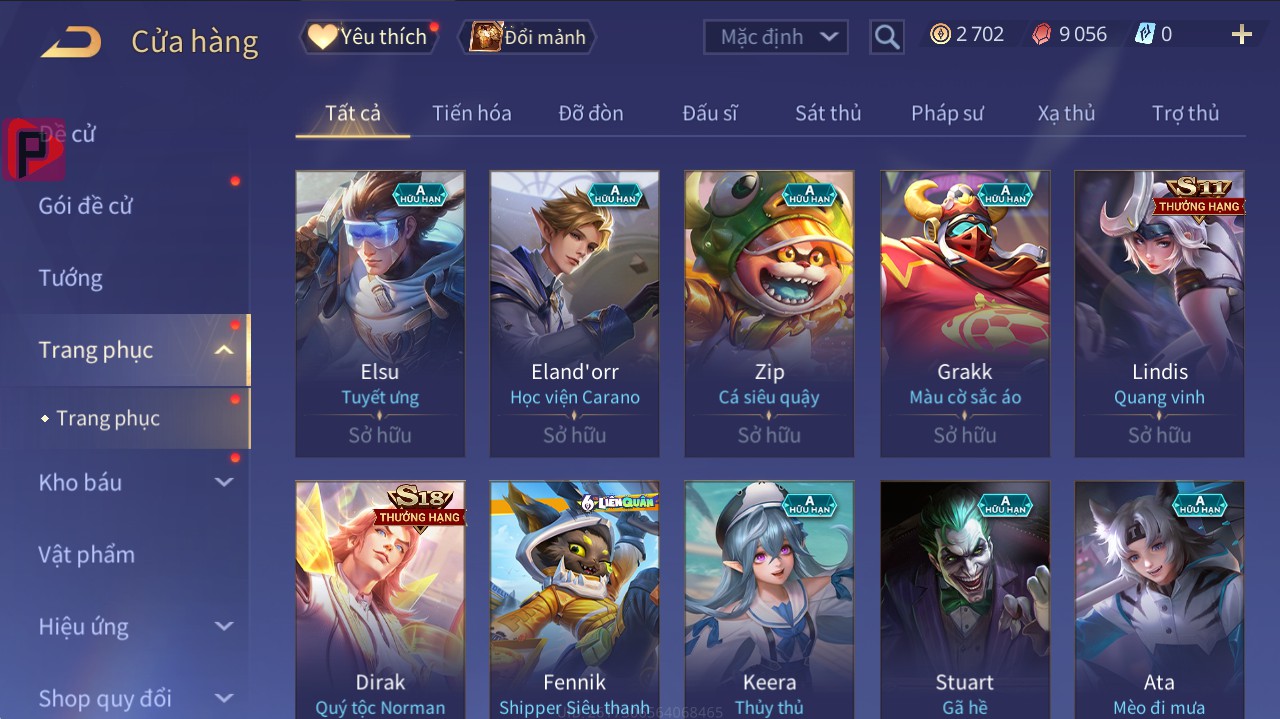Go back using the return arrow
Image resolution: width=1280 pixels, height=719 pixels.
click(x=72, y=41)
